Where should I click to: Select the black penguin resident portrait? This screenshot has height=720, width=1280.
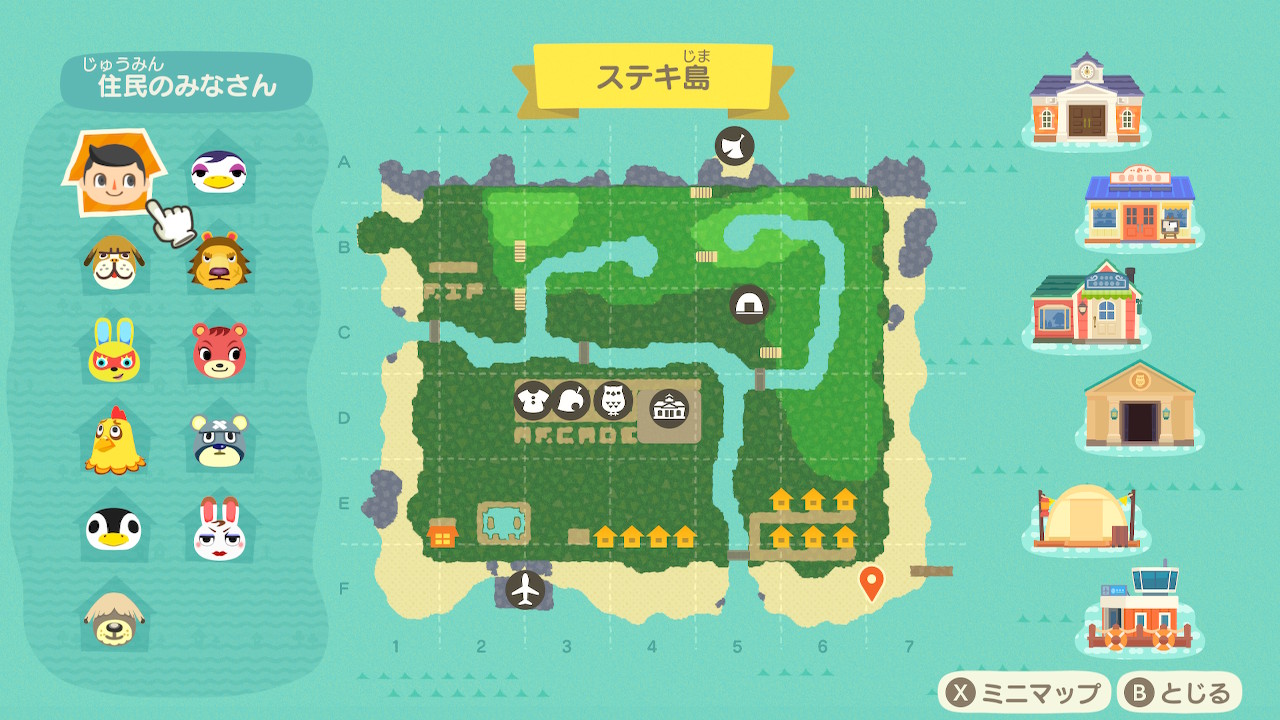tap(113, 528)
